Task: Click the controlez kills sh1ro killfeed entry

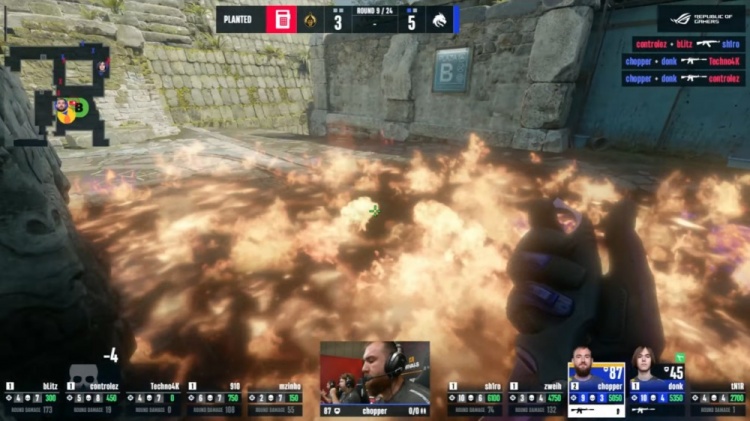Action: [683, 44]
